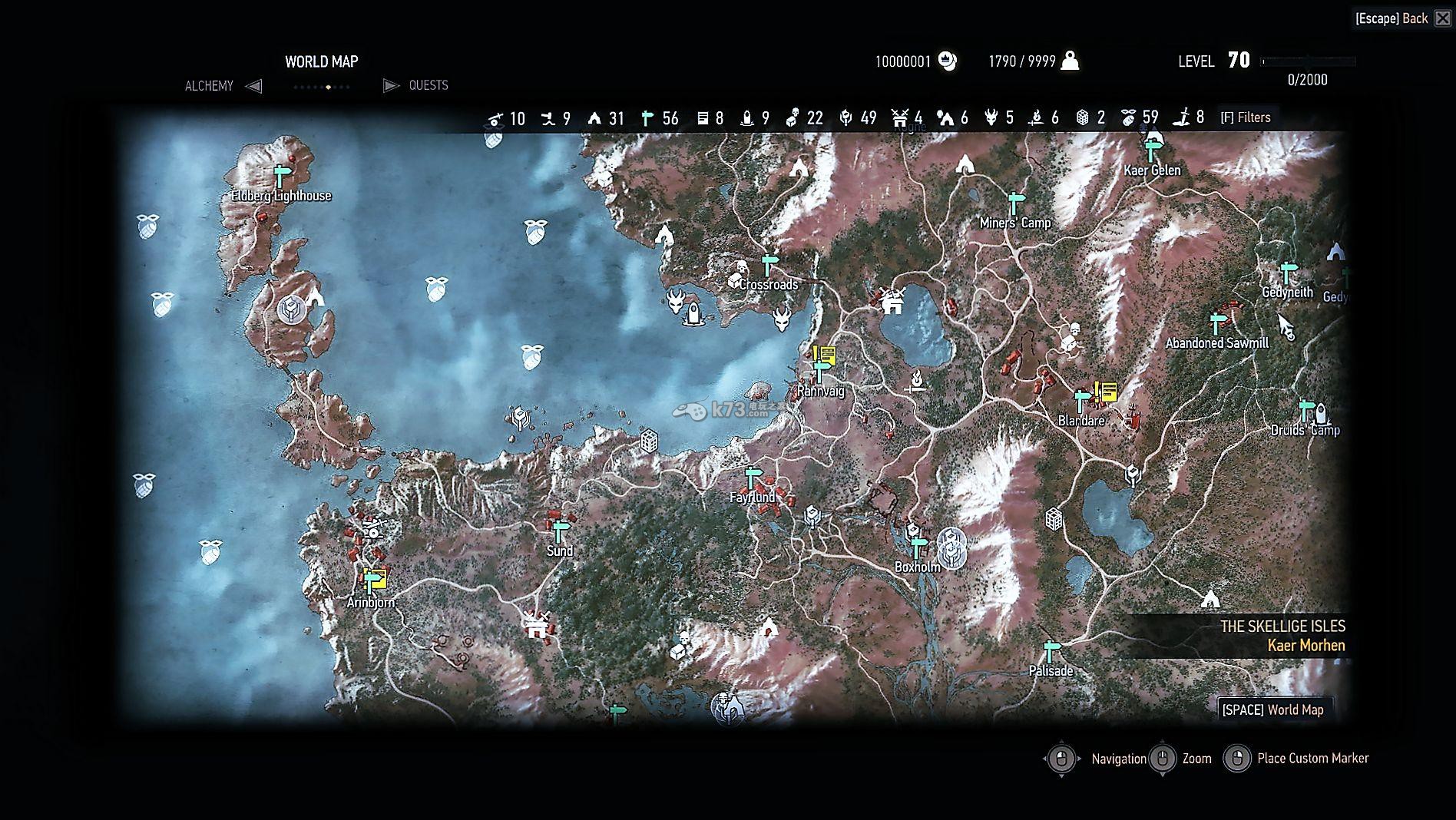Select the Arinbjorn signpost marker

click(x=371, y=583)
